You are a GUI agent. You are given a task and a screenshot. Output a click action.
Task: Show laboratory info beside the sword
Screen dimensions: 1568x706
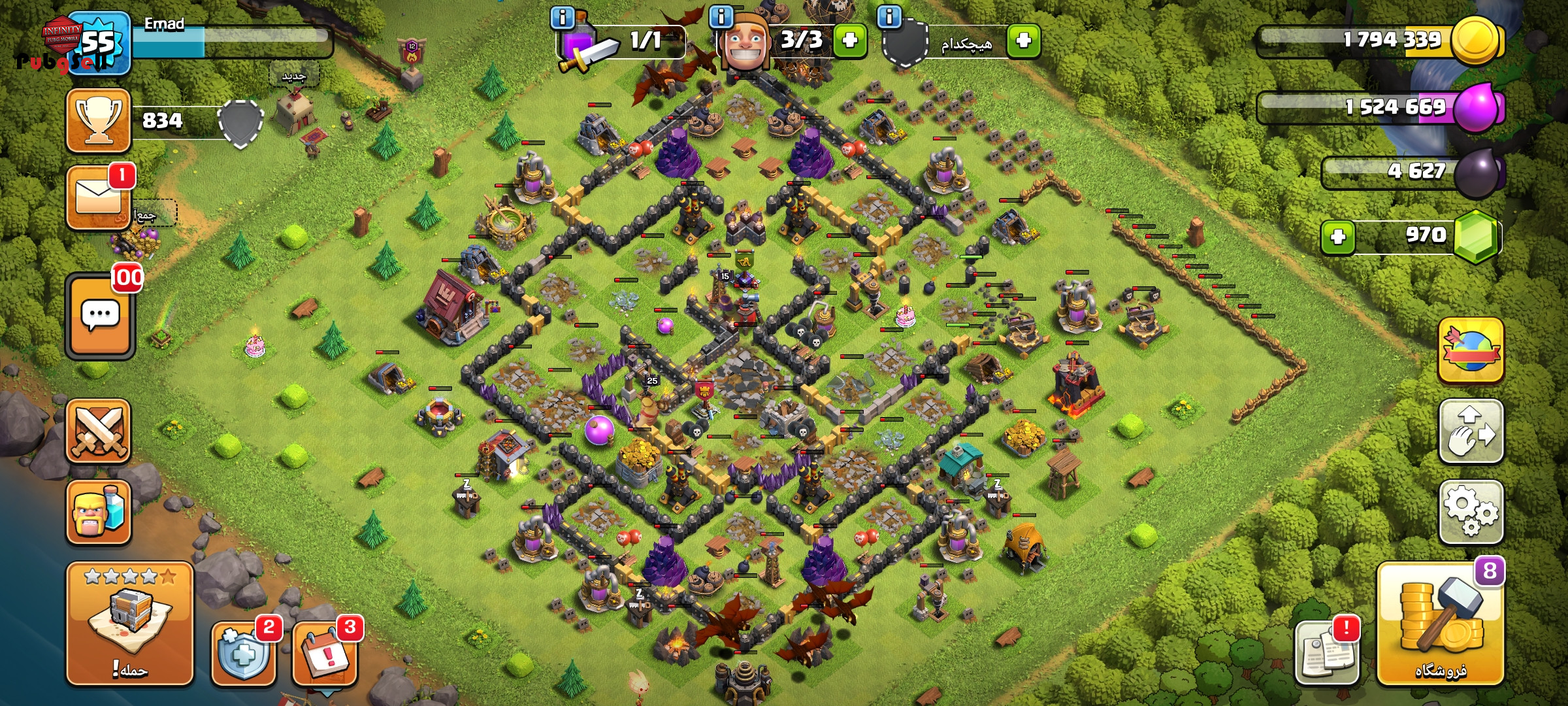563,18
